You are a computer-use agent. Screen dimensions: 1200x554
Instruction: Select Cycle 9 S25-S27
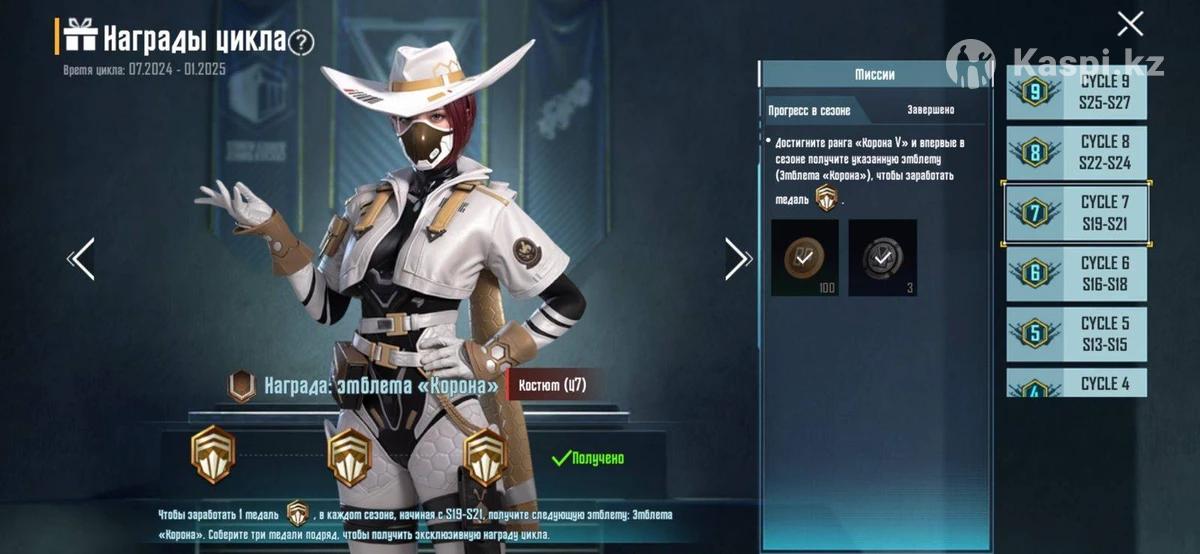pos(1076,93)
